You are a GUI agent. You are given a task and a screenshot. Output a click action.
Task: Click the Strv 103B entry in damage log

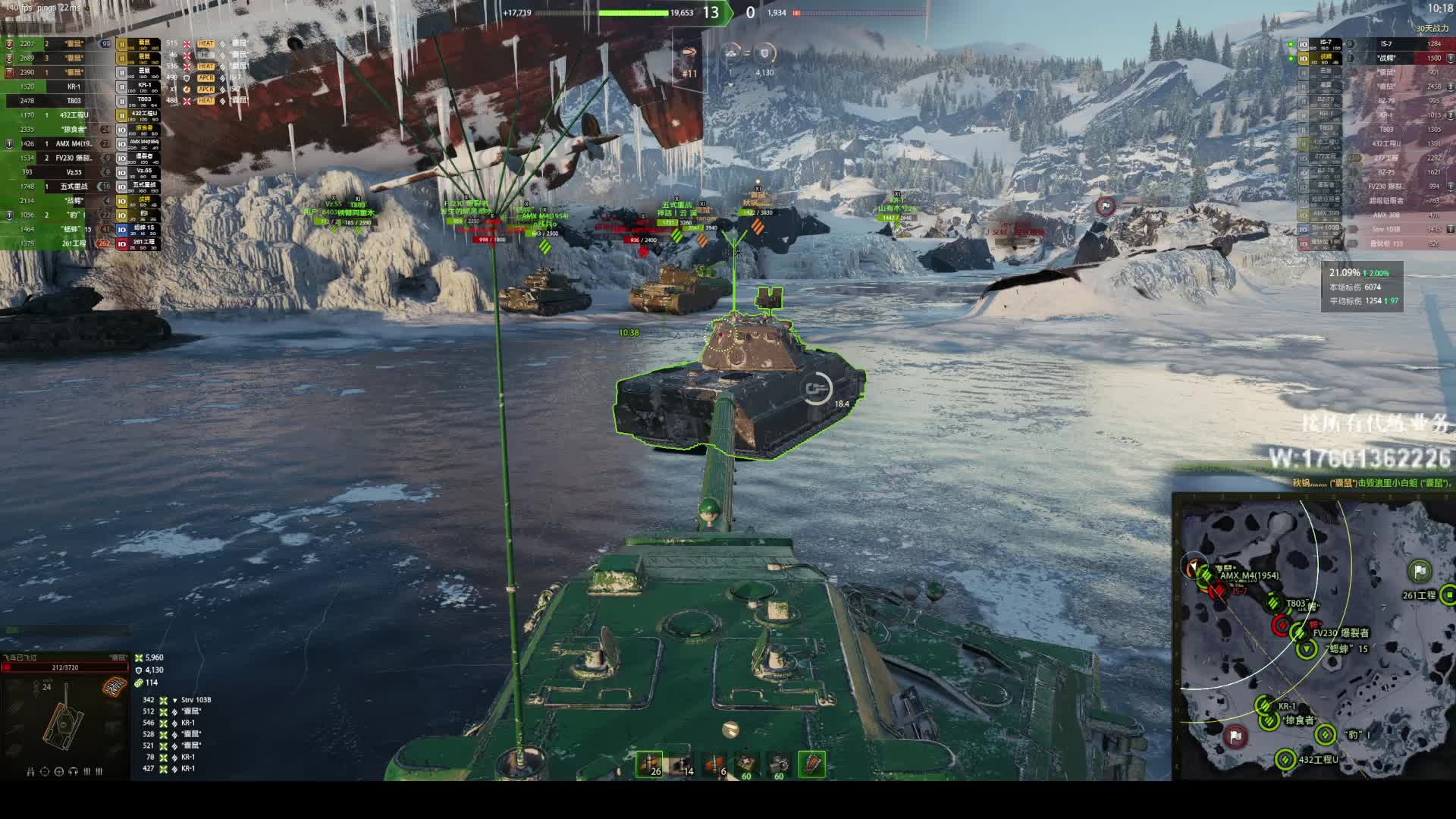click(196, 700)
